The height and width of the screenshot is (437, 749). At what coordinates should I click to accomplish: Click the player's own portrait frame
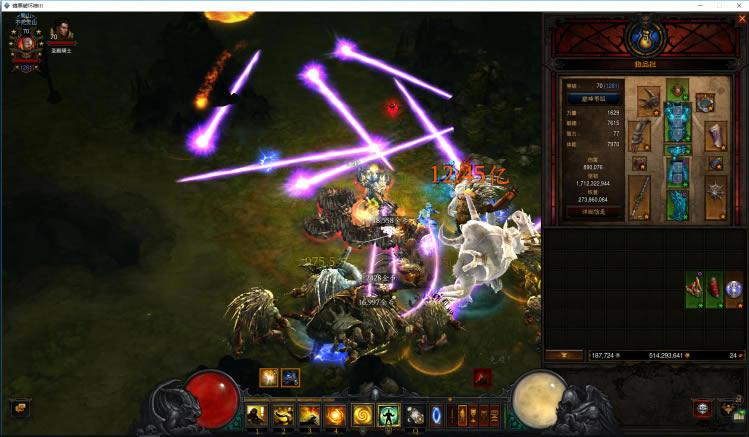tap(27, 43)
